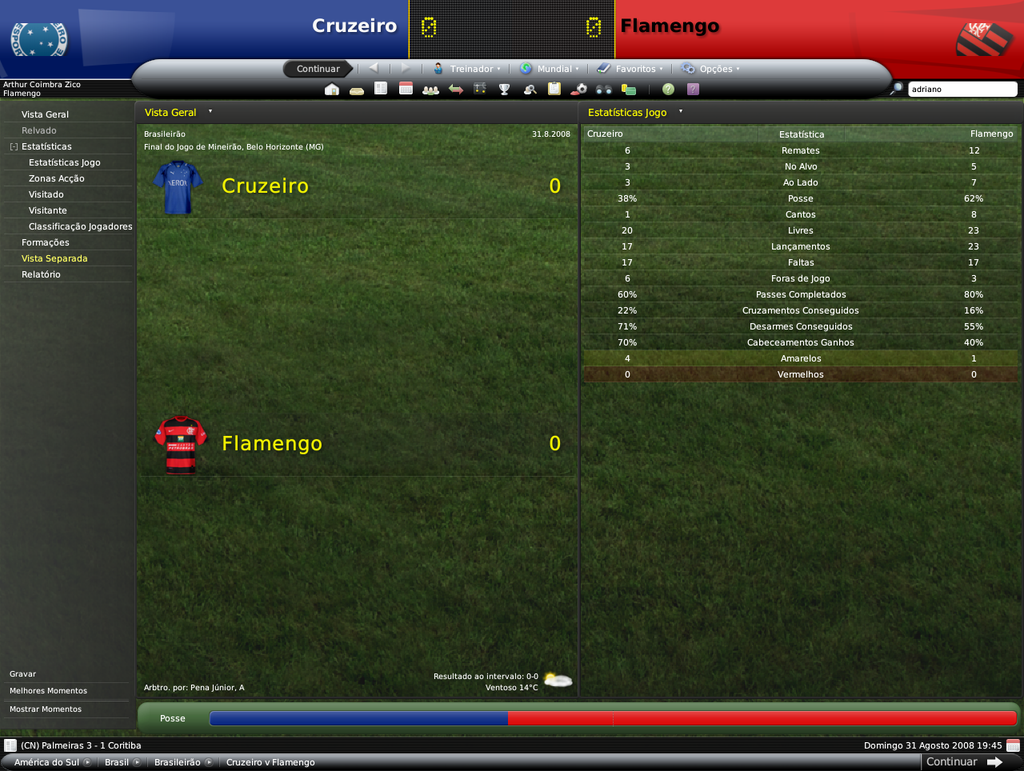Go to home screen via house icon

coord(332,89)
